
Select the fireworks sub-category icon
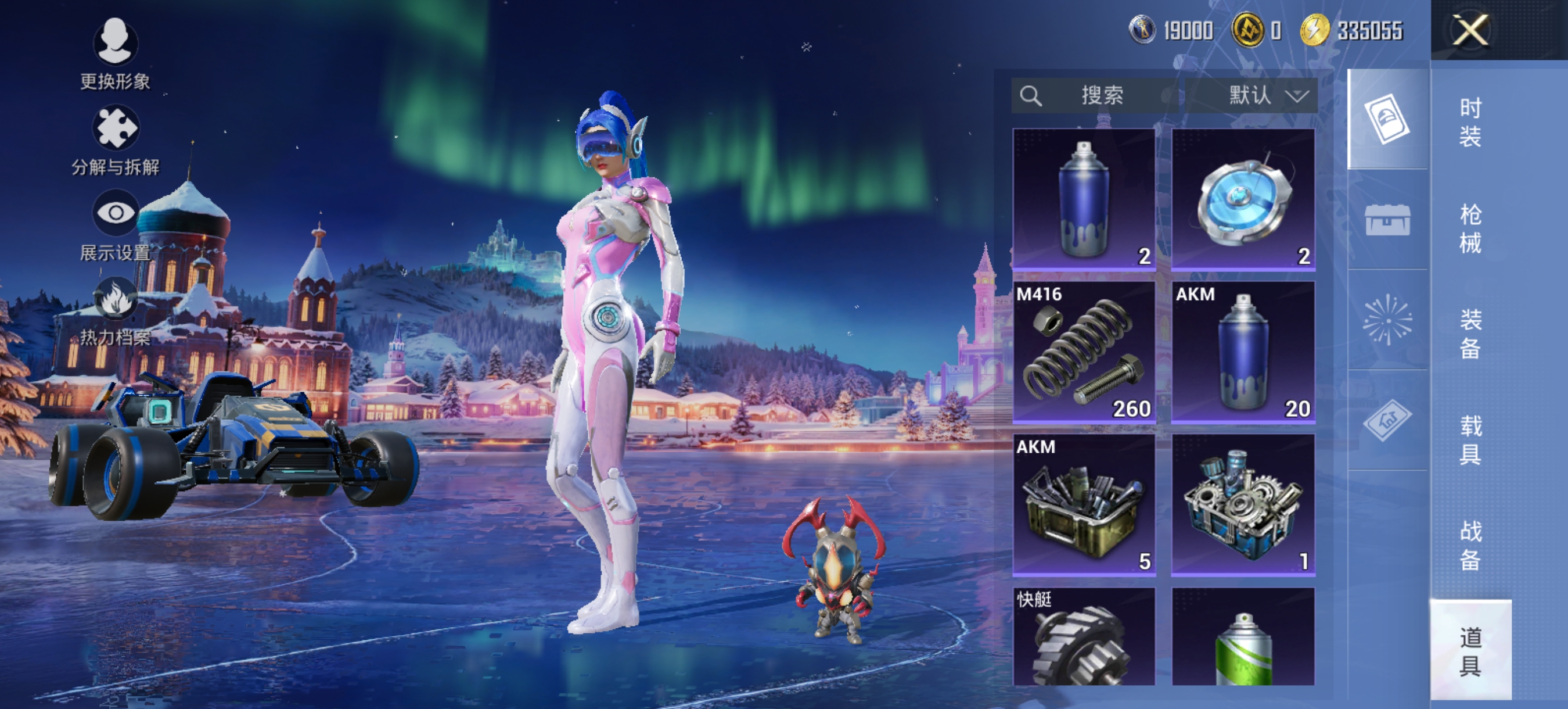(1387, 320)
